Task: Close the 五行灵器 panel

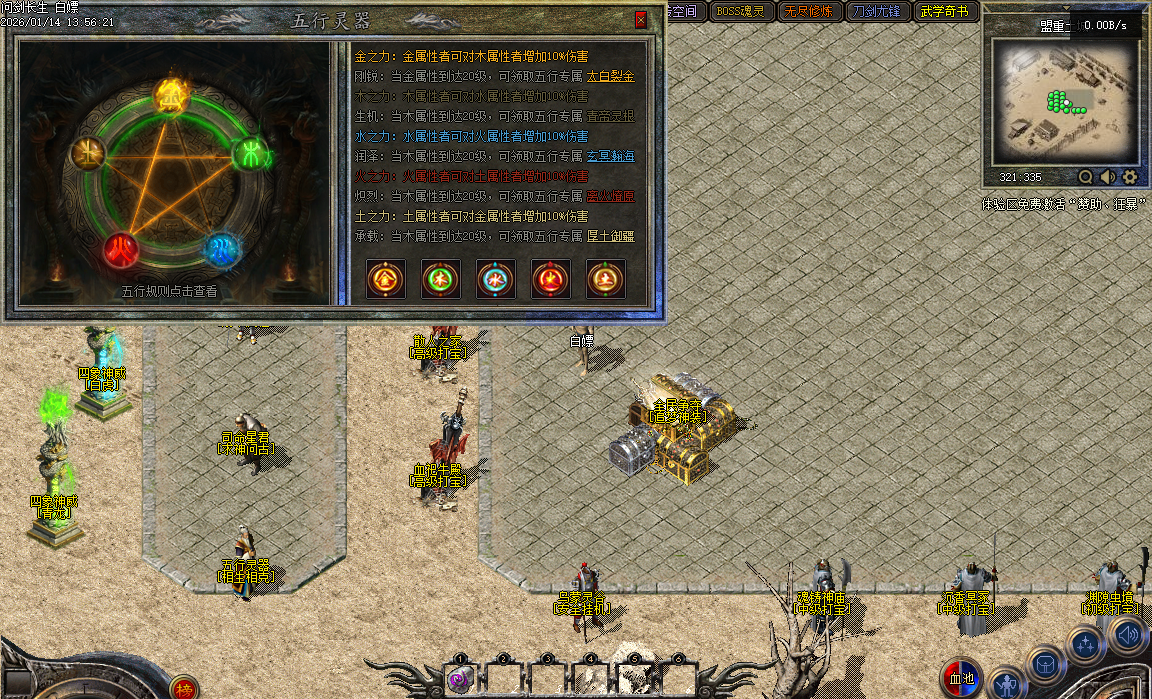Action: click(640, 19)
